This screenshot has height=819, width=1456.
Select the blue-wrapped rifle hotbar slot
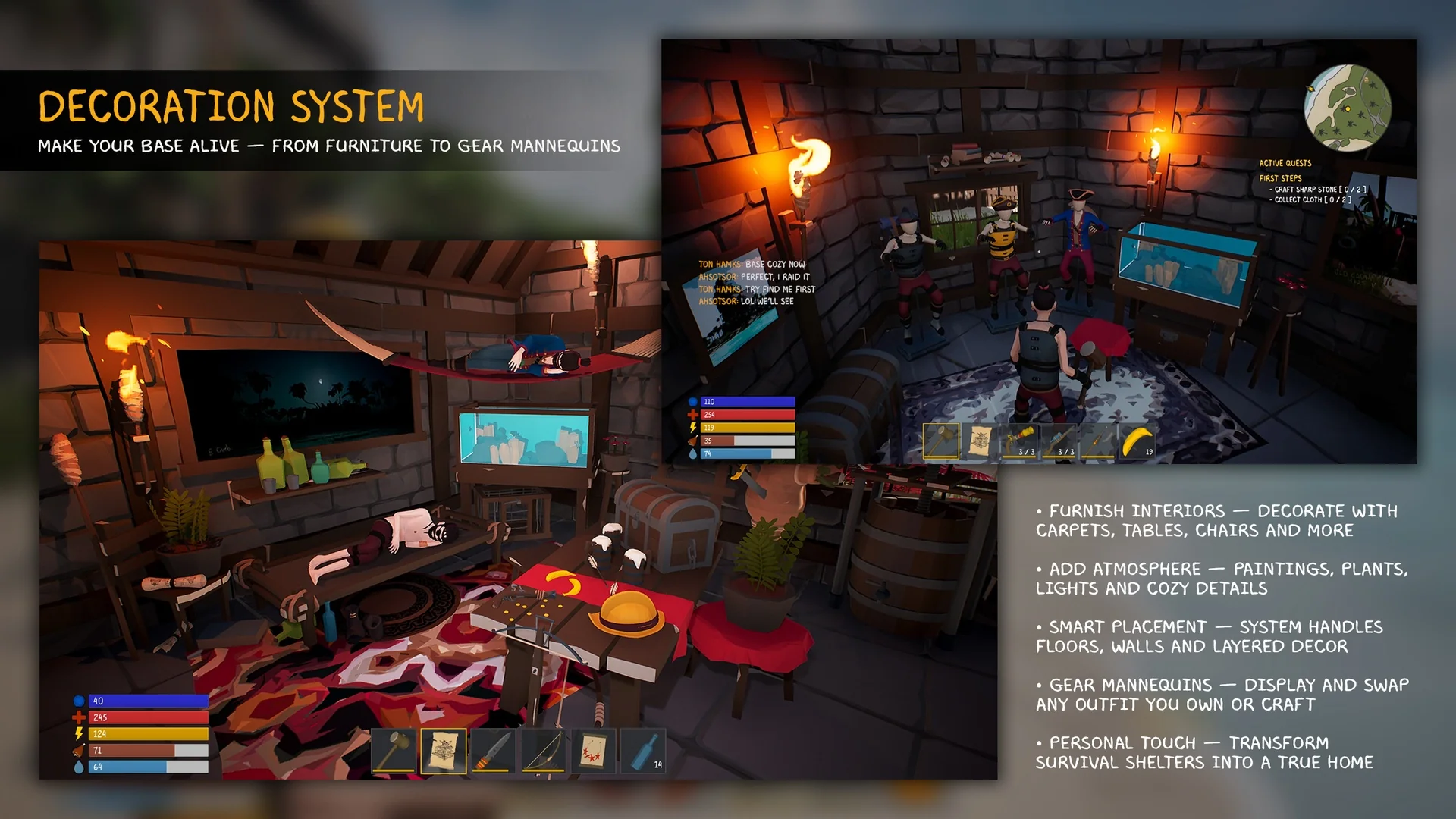pos(1059,442)
